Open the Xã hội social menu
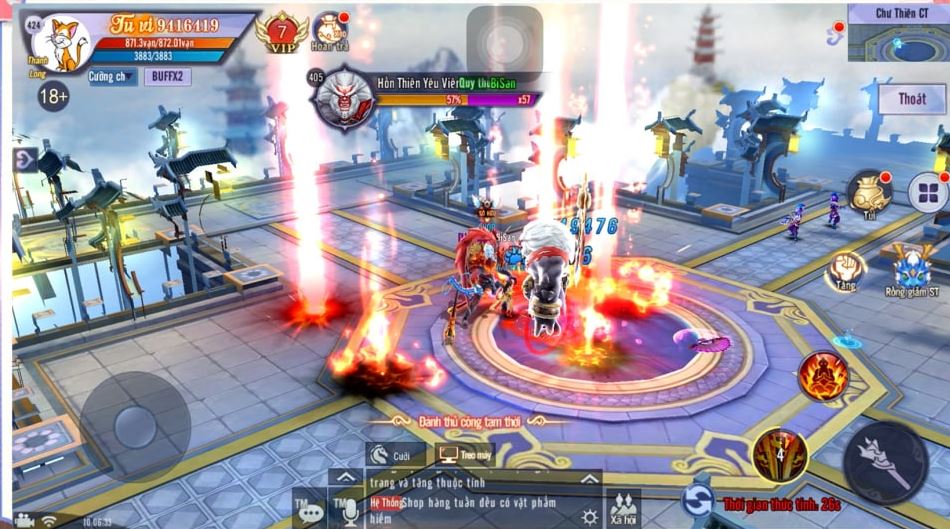The image size is (950, 529). point(624,507)
